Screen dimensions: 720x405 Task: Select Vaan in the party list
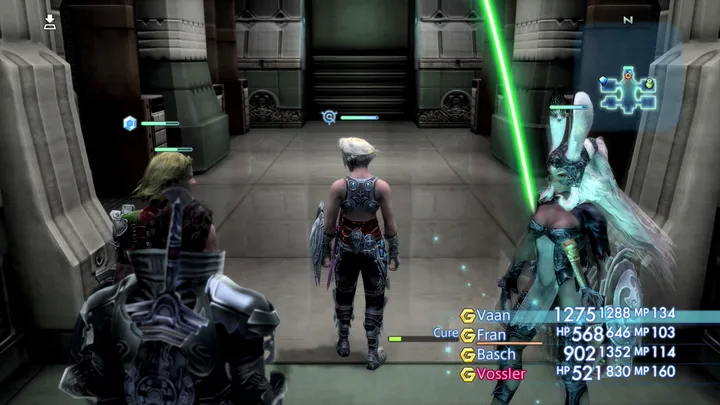click(493, 315)
